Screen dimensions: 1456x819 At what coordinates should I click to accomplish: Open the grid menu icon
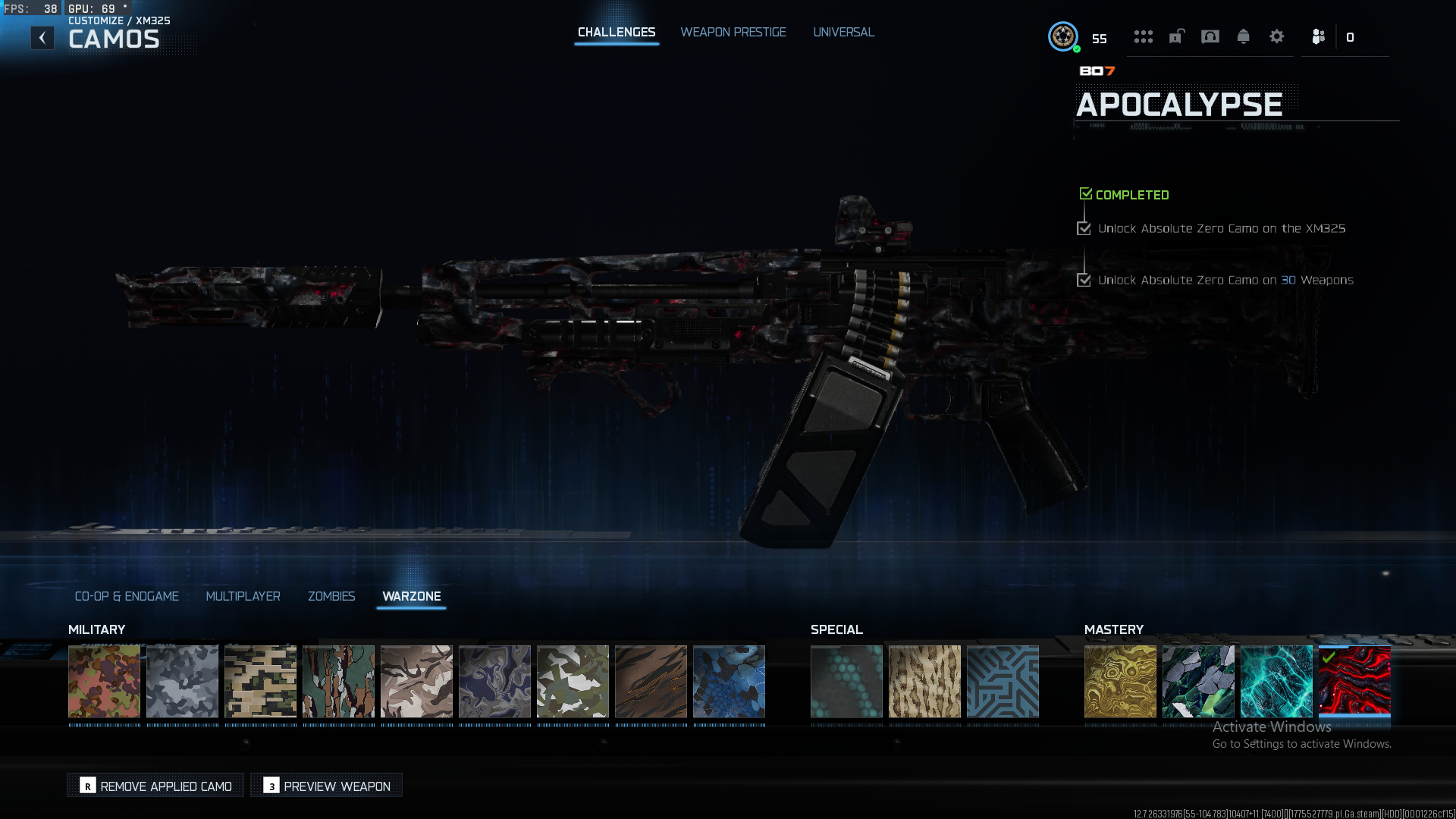click(1143, 36)
